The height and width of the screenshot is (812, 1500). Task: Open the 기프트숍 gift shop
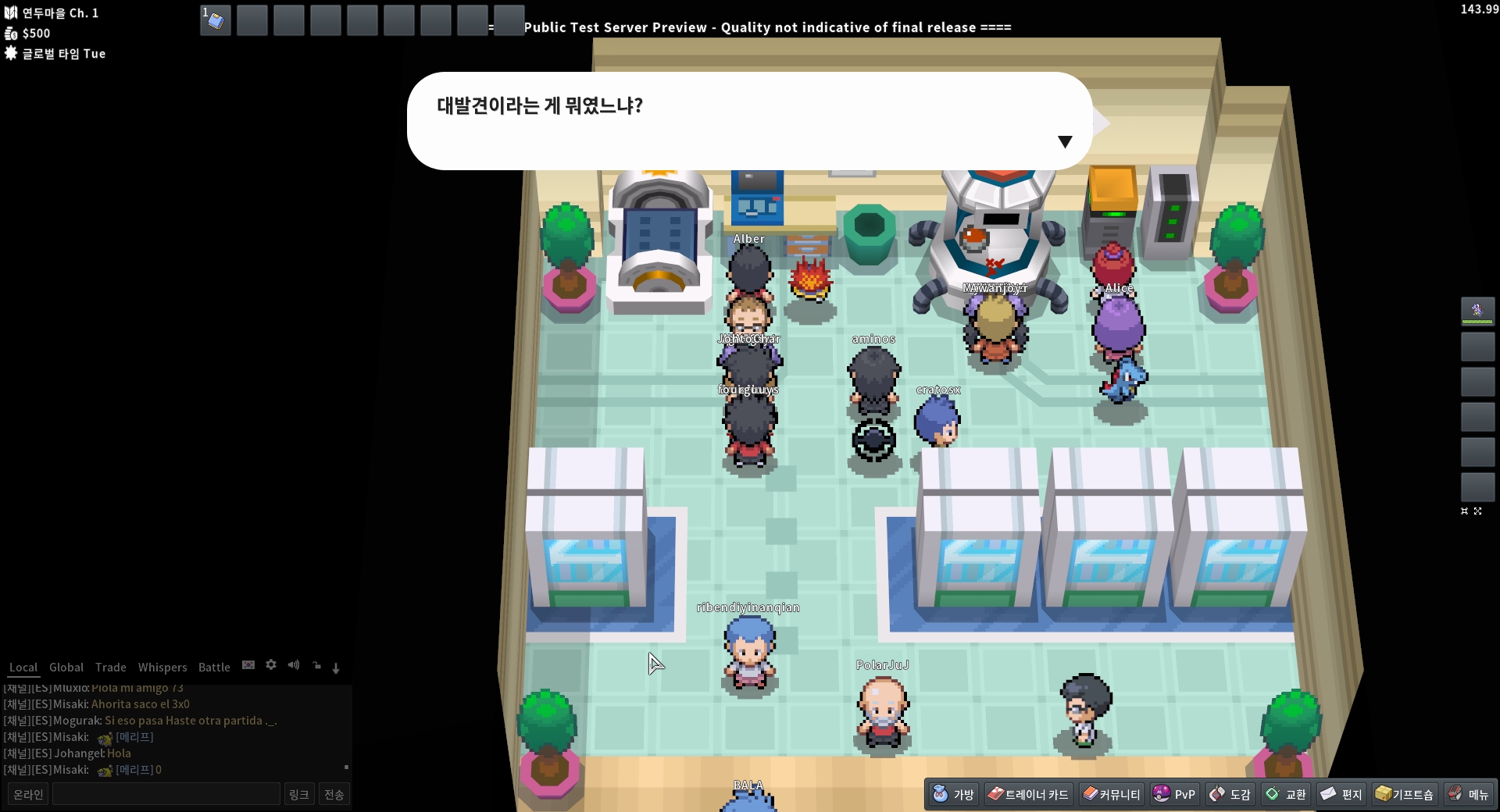pyautogui.click(x=1405, y=794)
